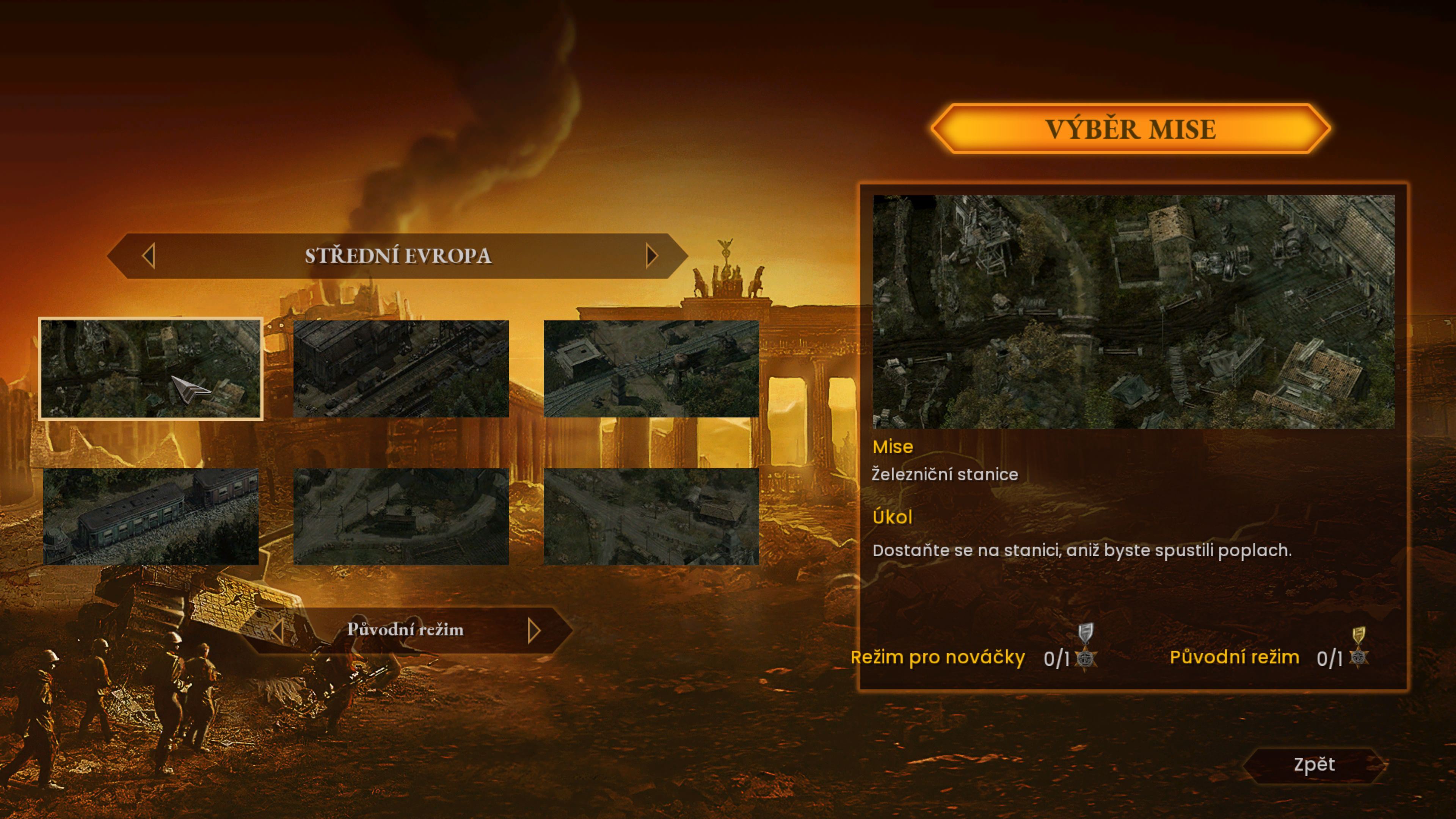Click the right arrow on the Původní režim selector
Screen dimensions: 1456x819
[x=532, y=630]
